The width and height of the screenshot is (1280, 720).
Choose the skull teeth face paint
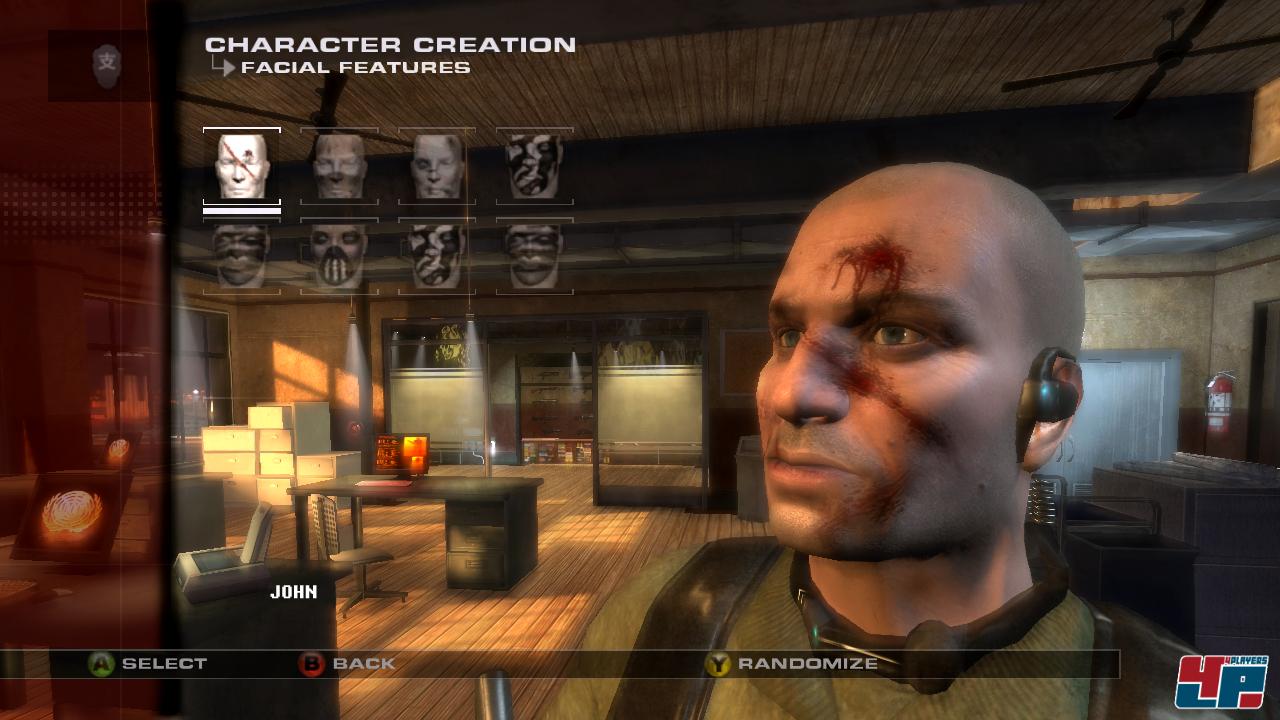(x=339, y=256)
